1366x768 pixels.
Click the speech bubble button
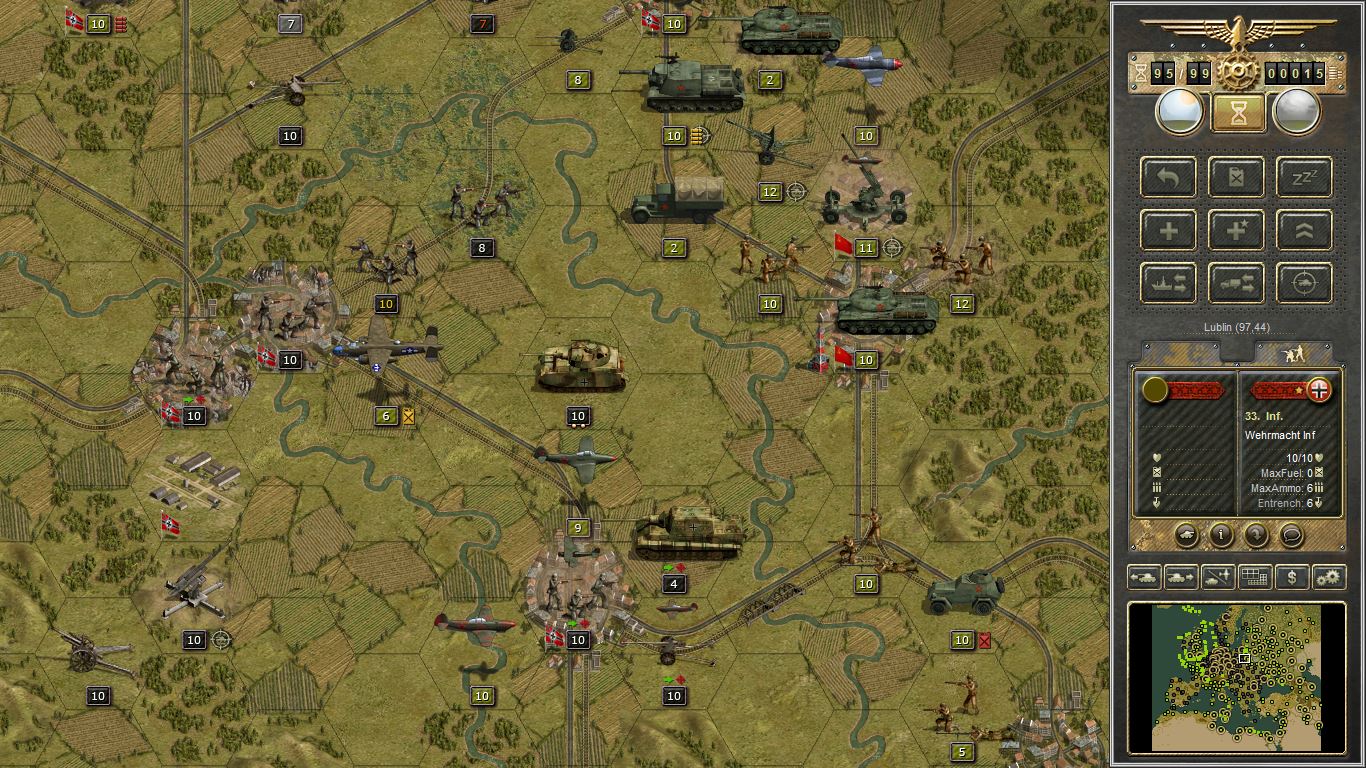1291,535
